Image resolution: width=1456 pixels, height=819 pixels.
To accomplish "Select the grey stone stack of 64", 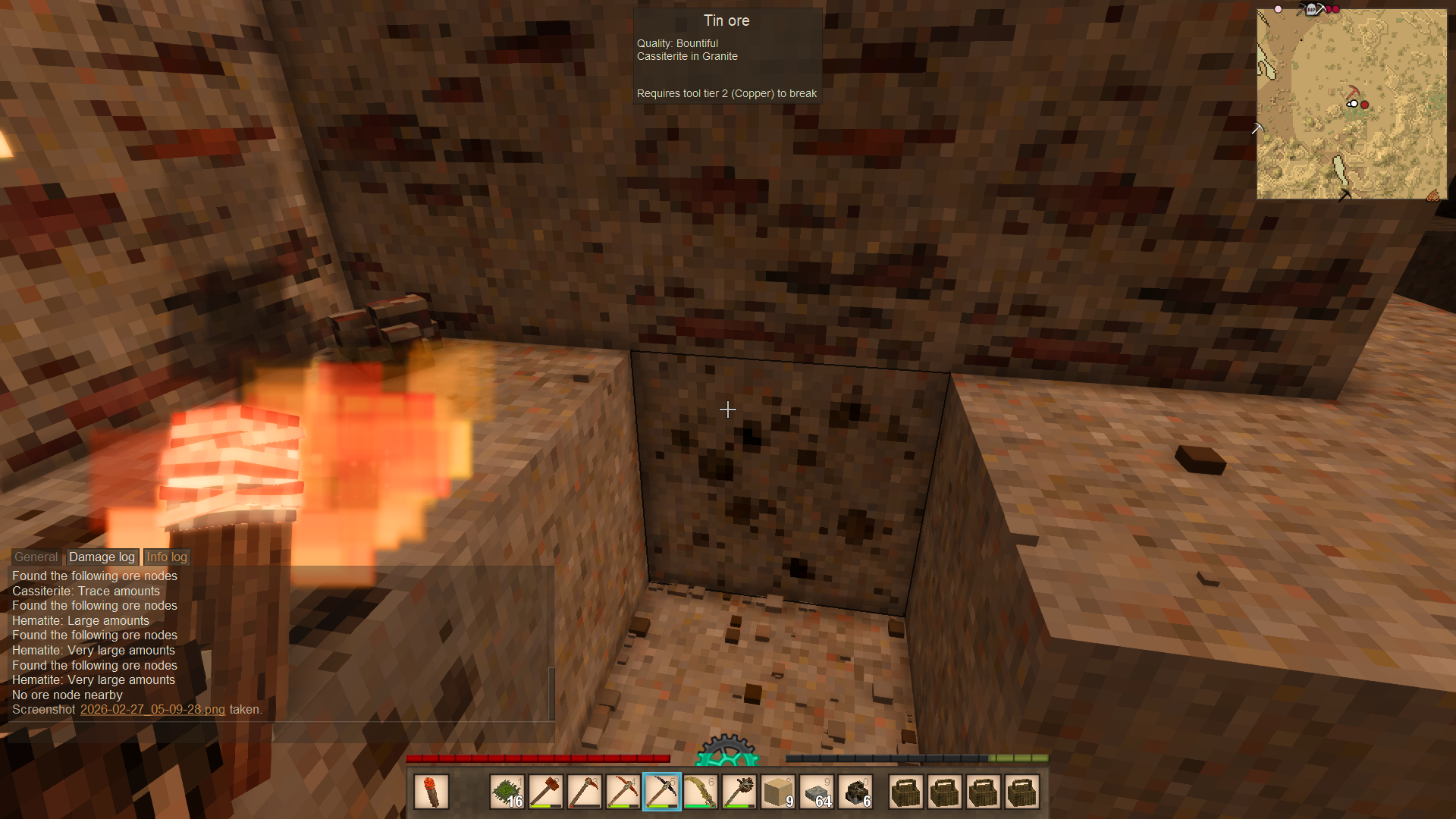I will click(817, 792).
